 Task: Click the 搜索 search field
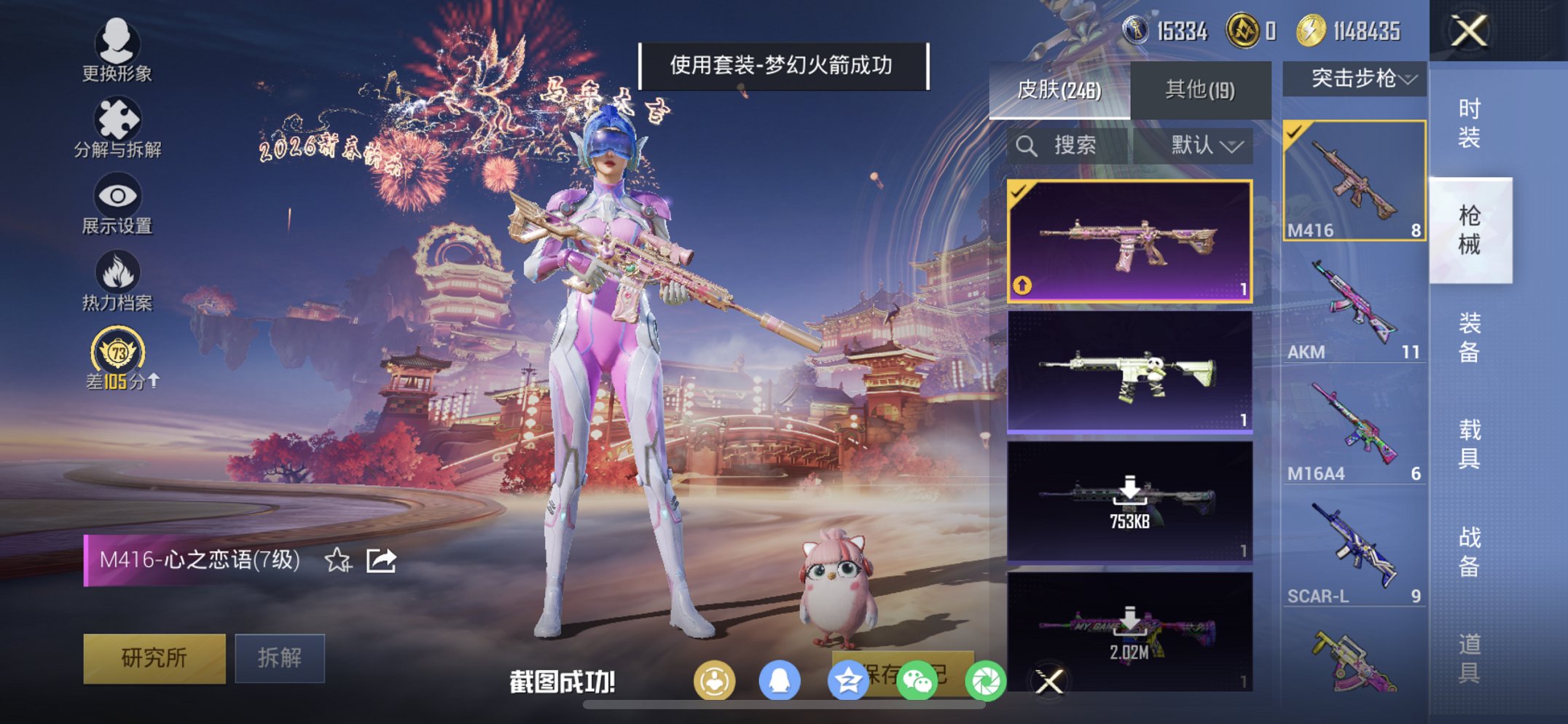tap(1071, 146)
